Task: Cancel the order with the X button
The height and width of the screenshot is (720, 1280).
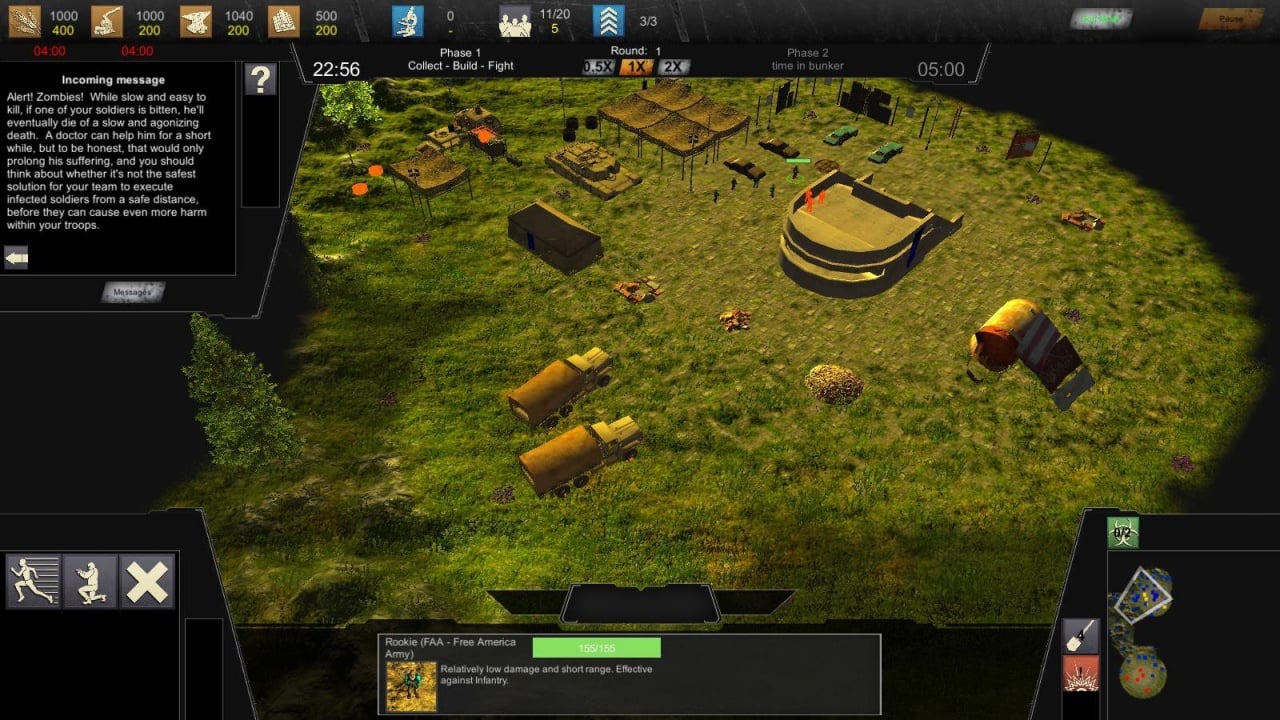Action: 147,581
